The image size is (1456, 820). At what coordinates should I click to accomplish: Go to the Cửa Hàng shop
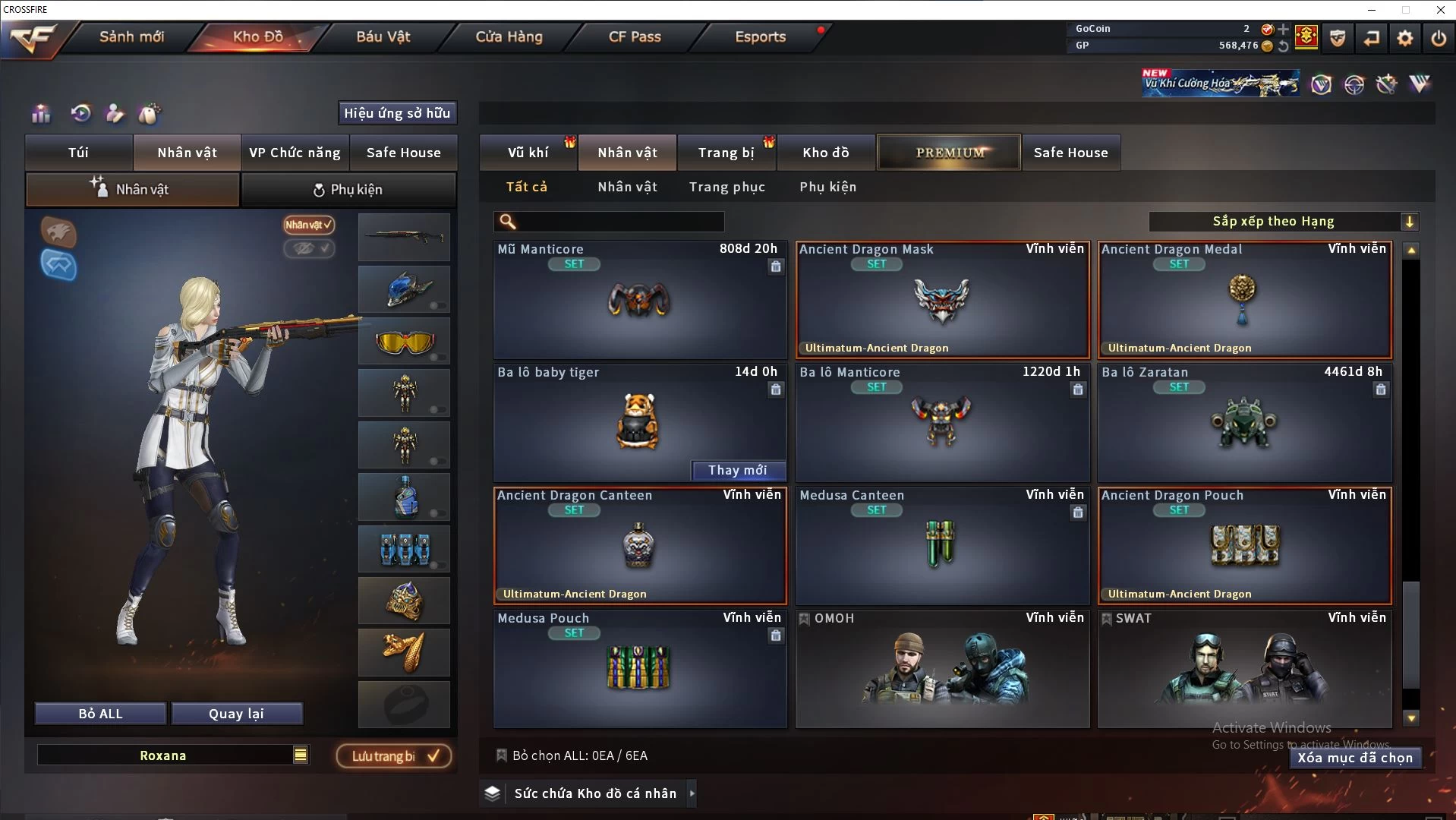tap(509, 36)
